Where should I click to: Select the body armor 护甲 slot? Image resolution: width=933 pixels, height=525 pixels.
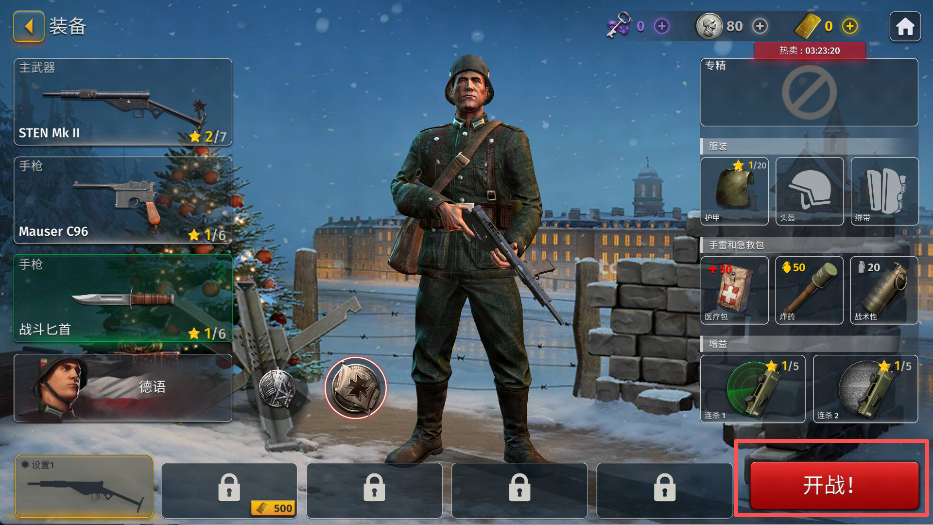click(735, 190)
